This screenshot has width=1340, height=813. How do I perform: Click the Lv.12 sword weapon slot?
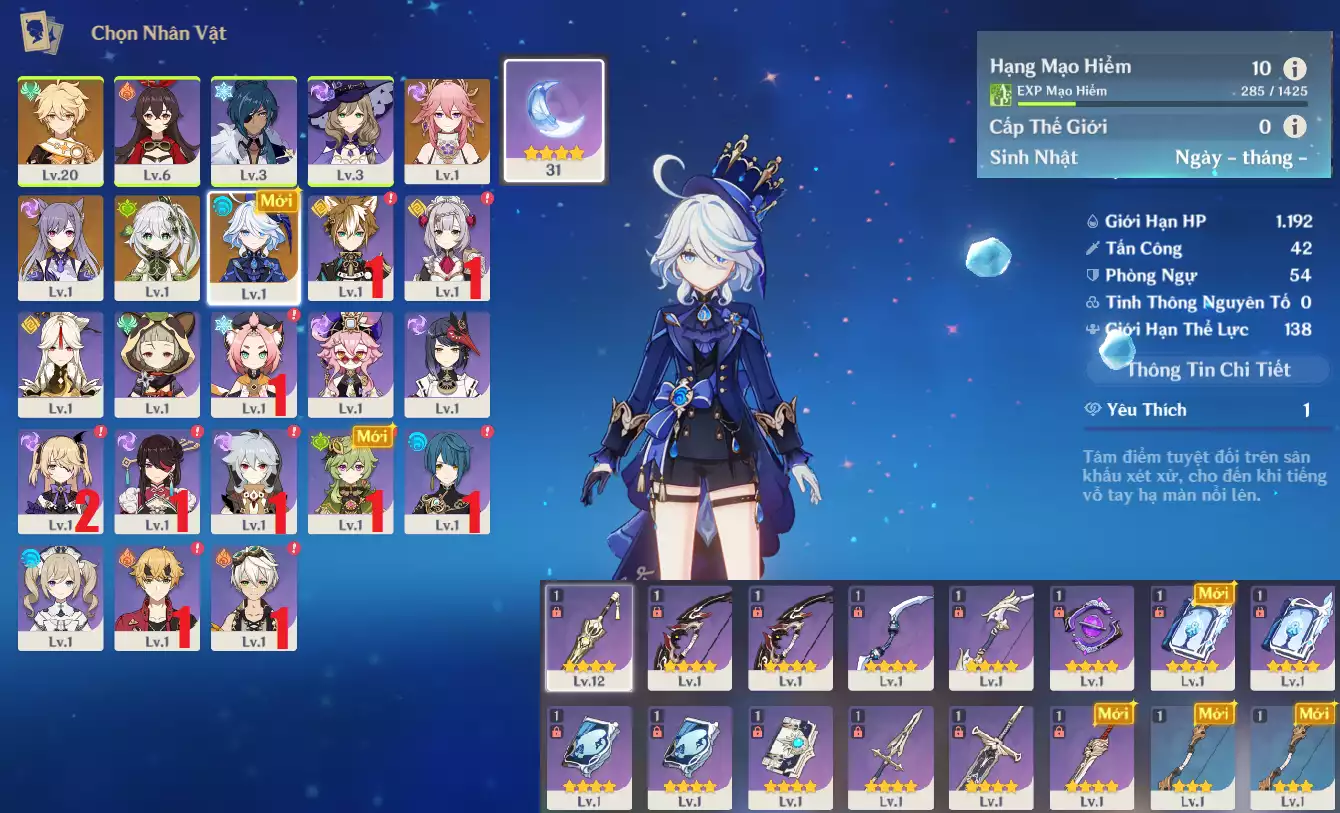pos(589,638)
